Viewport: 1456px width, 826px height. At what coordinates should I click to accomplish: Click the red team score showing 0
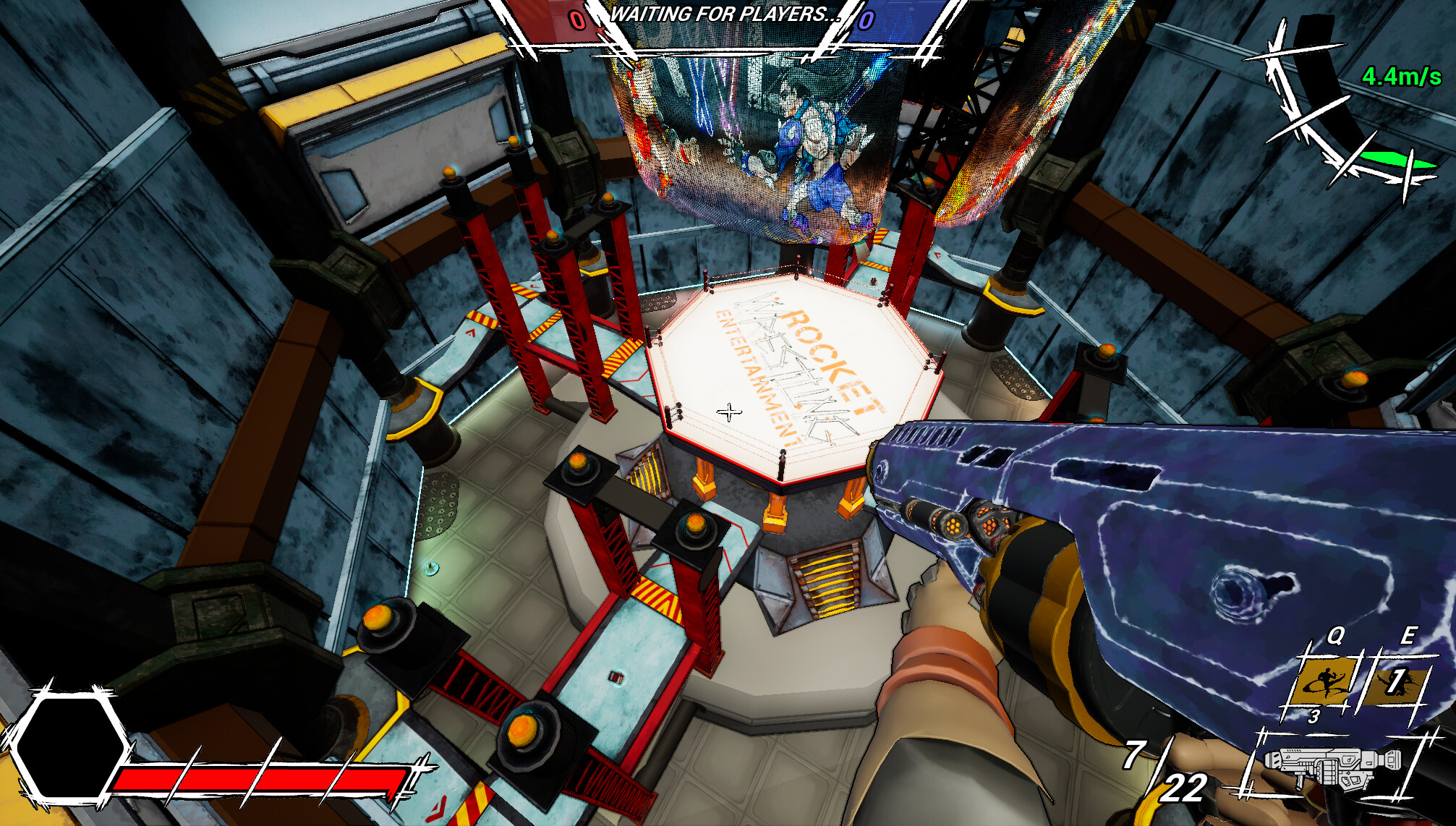pyautogui.click(x=576, y=20)
